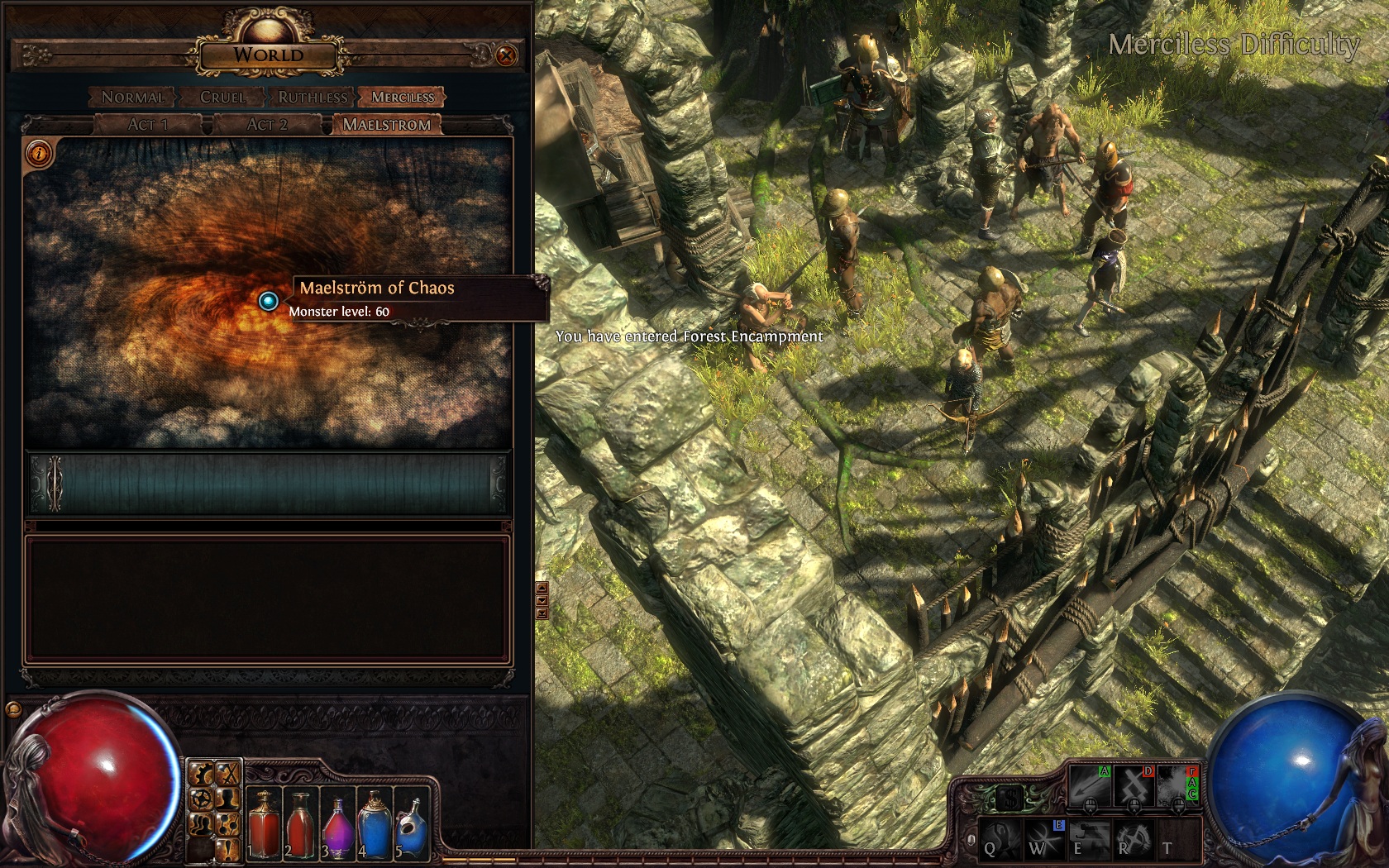1389x868 pixels.
Task: Show the Act 1 map
Action: [148, 125]
